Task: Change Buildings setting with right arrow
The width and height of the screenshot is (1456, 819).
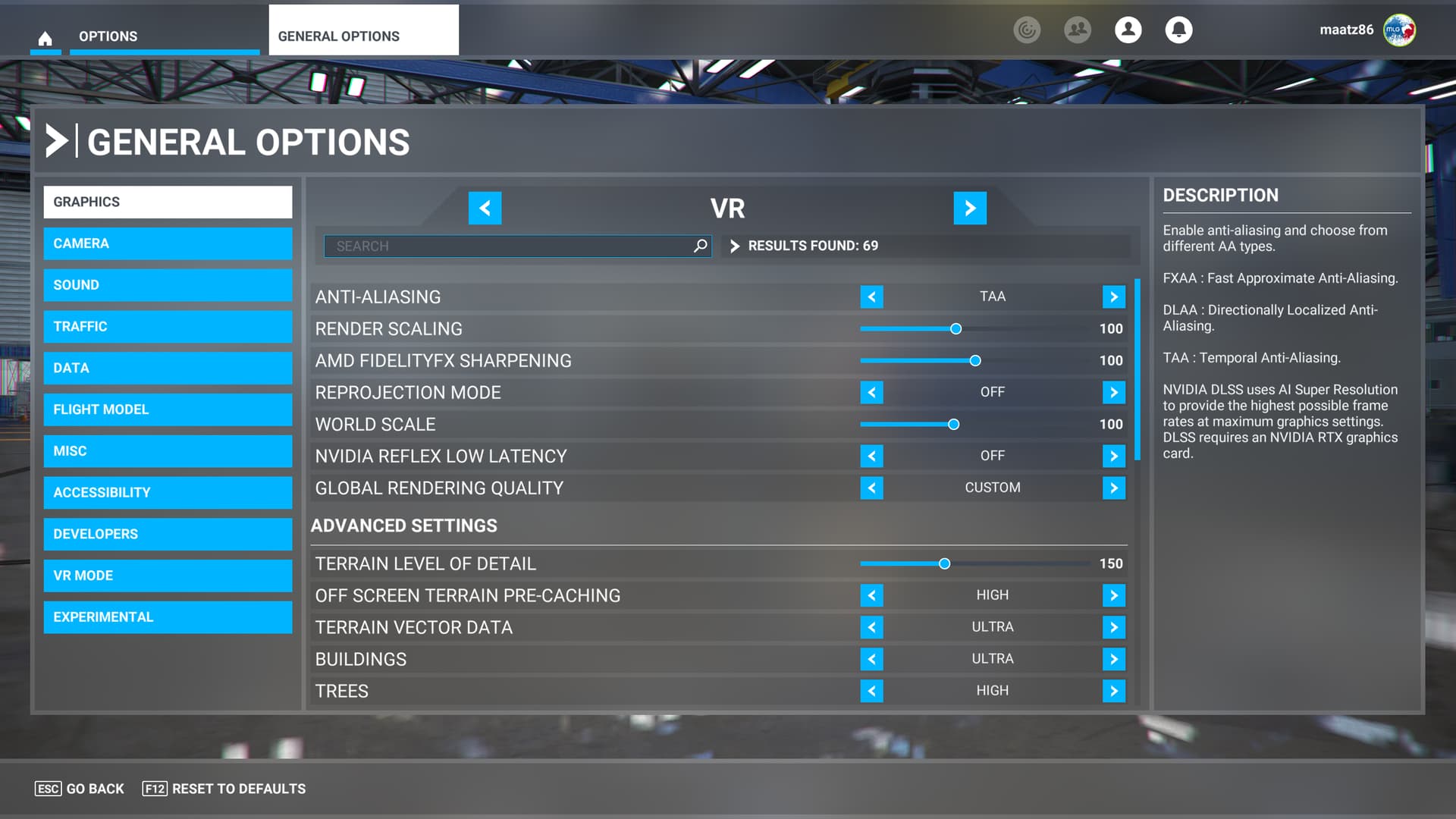Action: pyautogui.click(x=1113, y=659)
